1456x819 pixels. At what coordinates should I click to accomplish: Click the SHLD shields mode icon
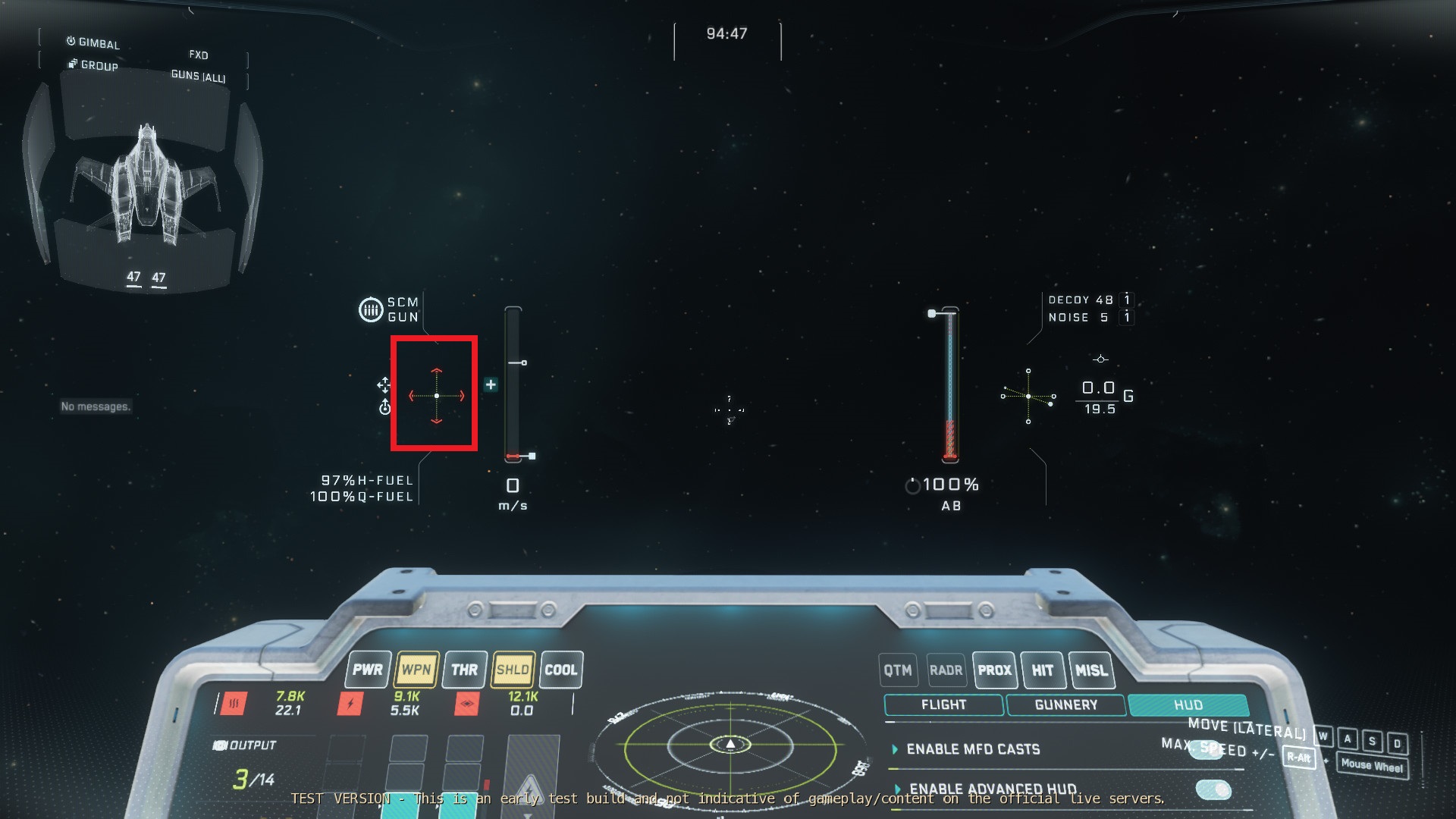(x=512, y=670)
